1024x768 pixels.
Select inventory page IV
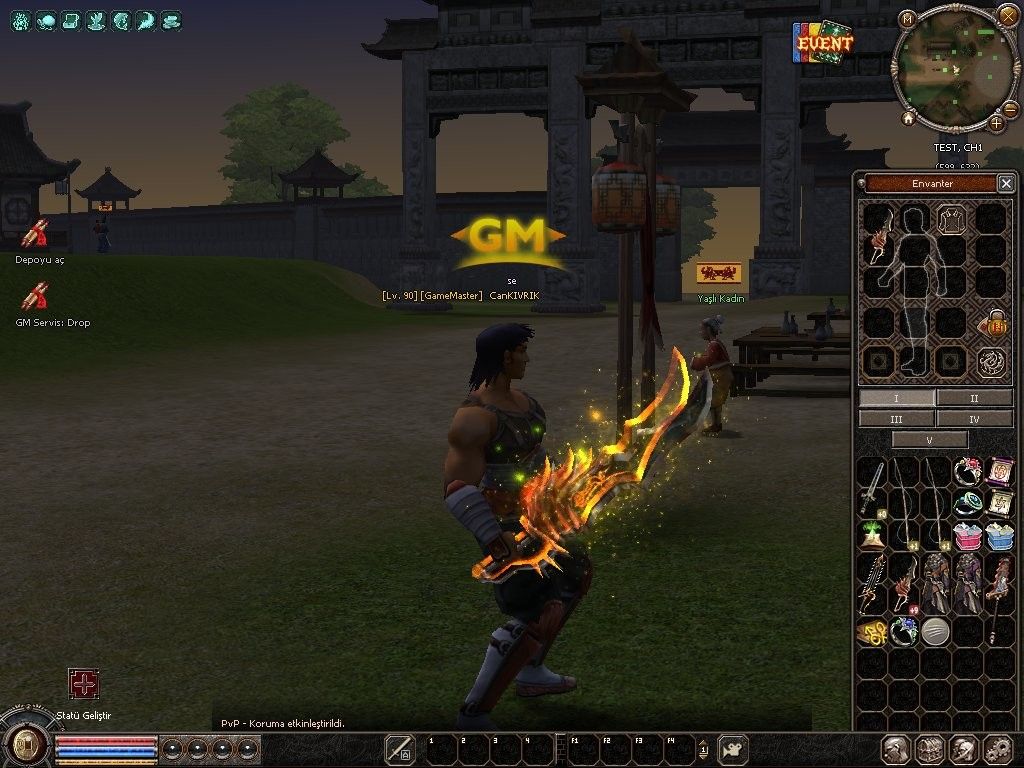[x=975, y=419]
